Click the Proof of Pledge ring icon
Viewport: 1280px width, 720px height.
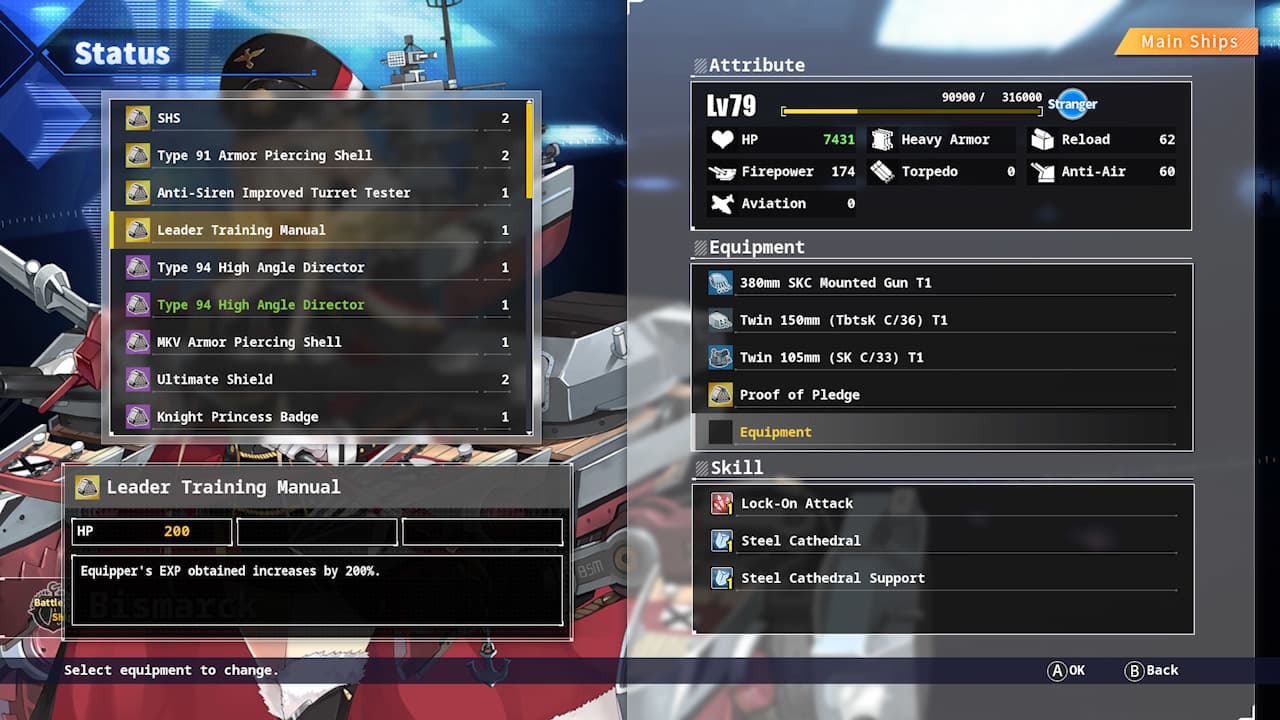pyautogui.click(x=720, y=394)
